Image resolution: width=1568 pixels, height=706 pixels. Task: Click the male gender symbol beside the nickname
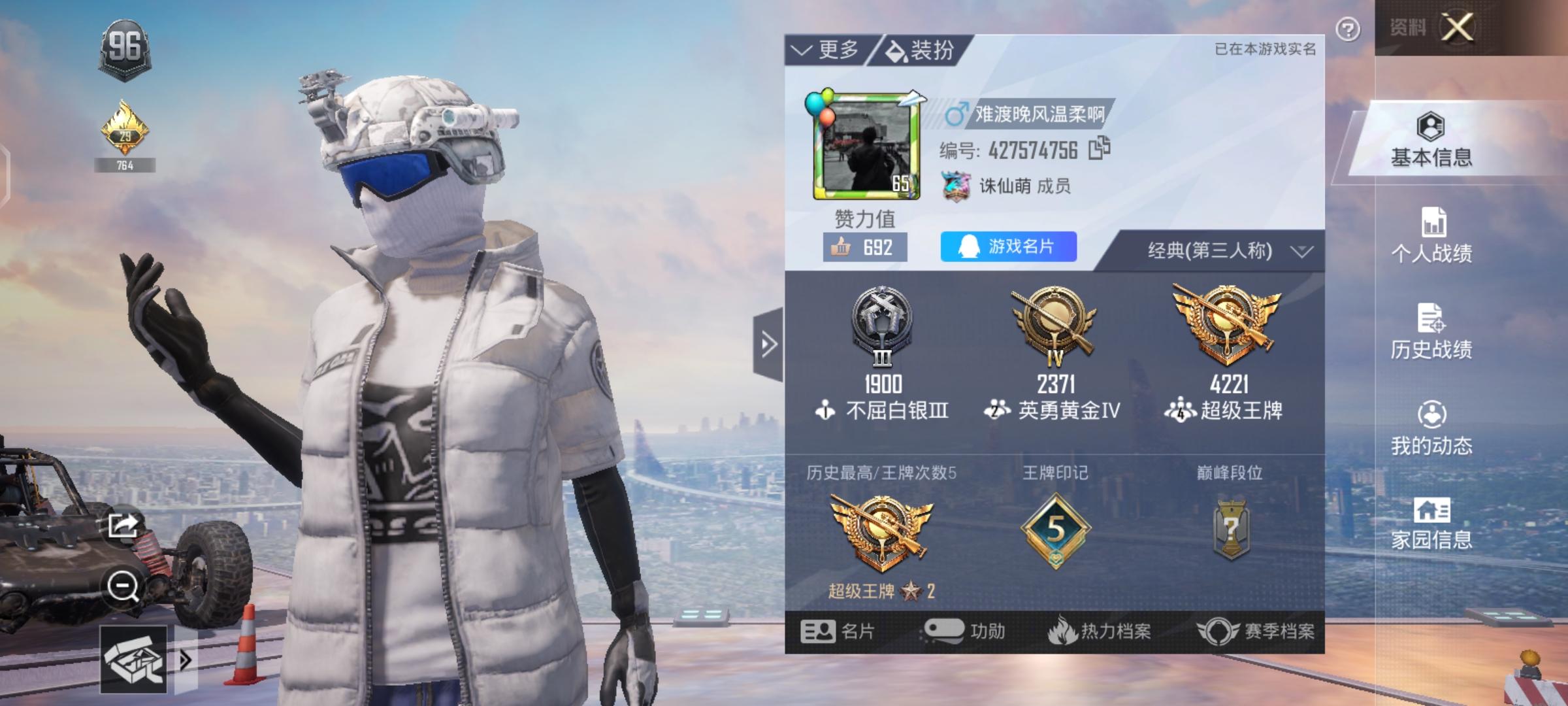pyautogui.click(x=955, y=112)
